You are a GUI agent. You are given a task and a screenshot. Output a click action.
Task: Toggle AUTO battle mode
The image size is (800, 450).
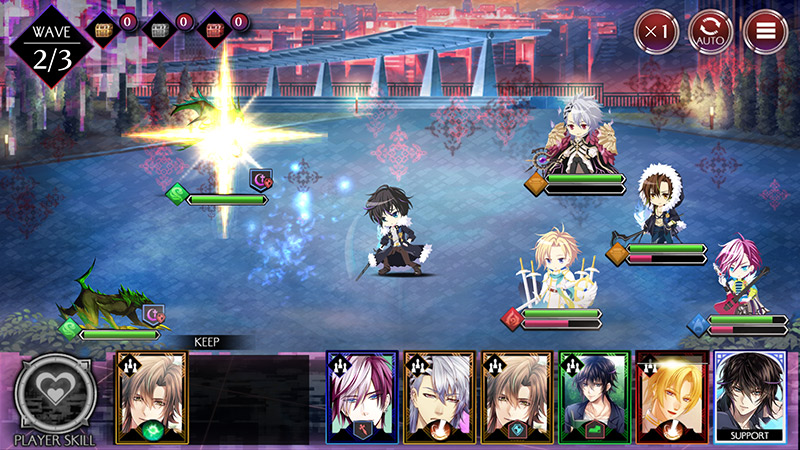click(x=711, y=32)
